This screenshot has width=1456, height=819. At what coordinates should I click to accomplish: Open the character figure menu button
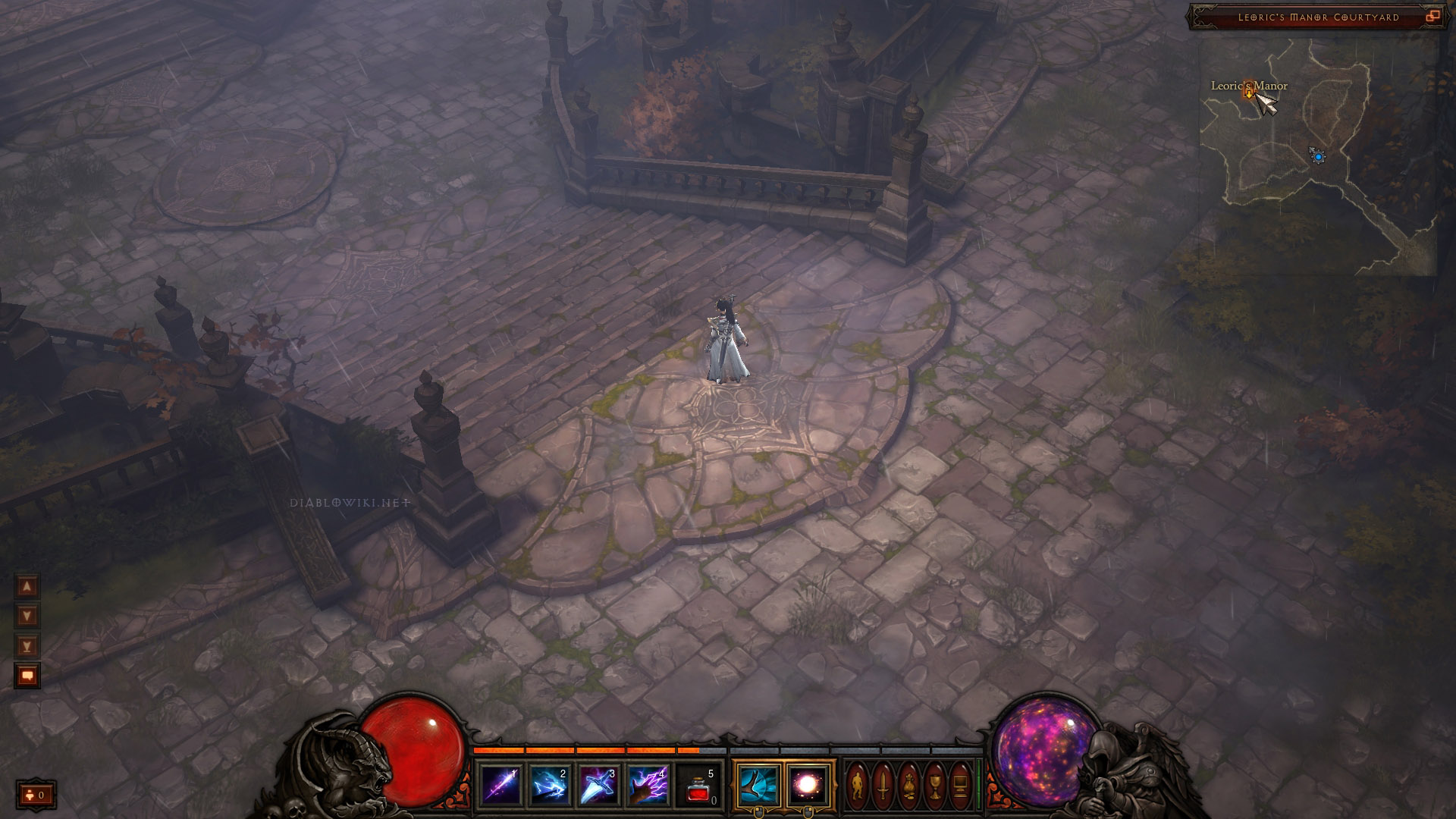(x=858, y=786)
